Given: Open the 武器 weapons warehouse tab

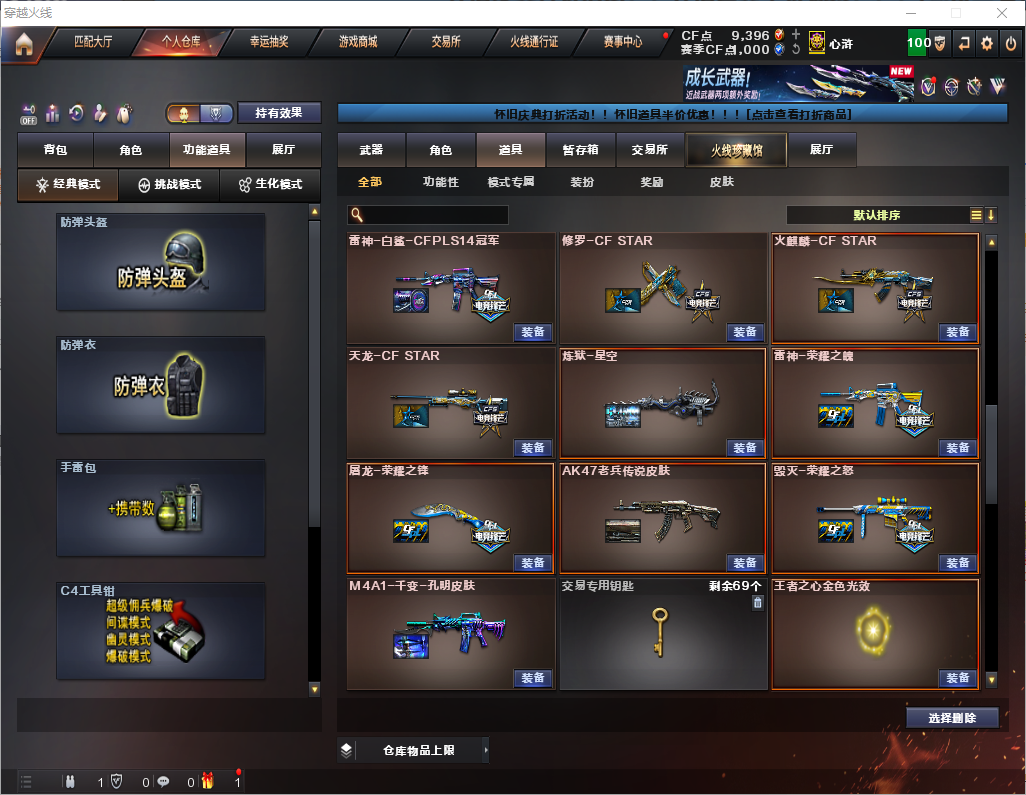Looking at the screenshot, I should (371, 150).
